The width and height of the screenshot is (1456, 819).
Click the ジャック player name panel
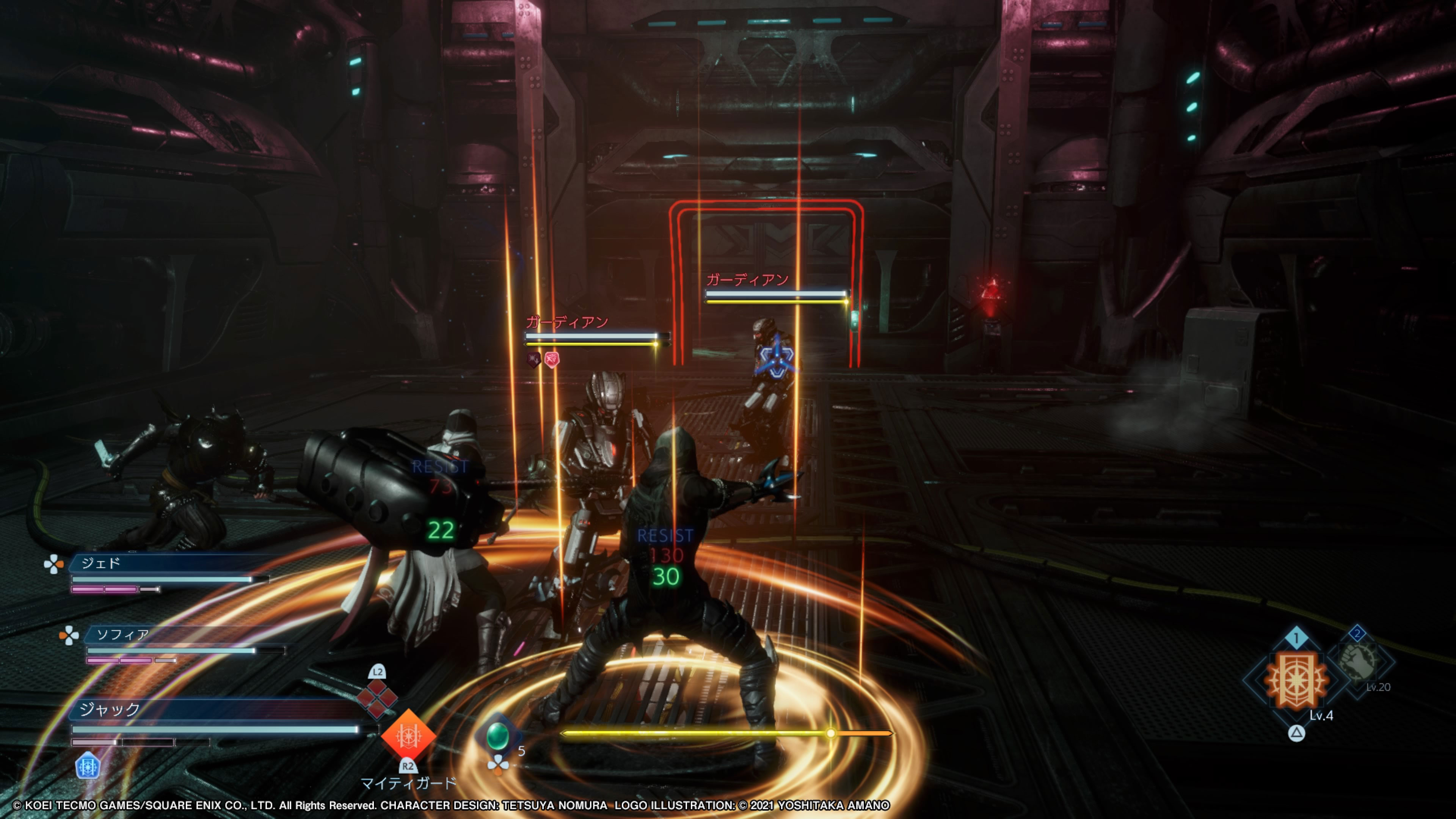(x=215, y=709)
